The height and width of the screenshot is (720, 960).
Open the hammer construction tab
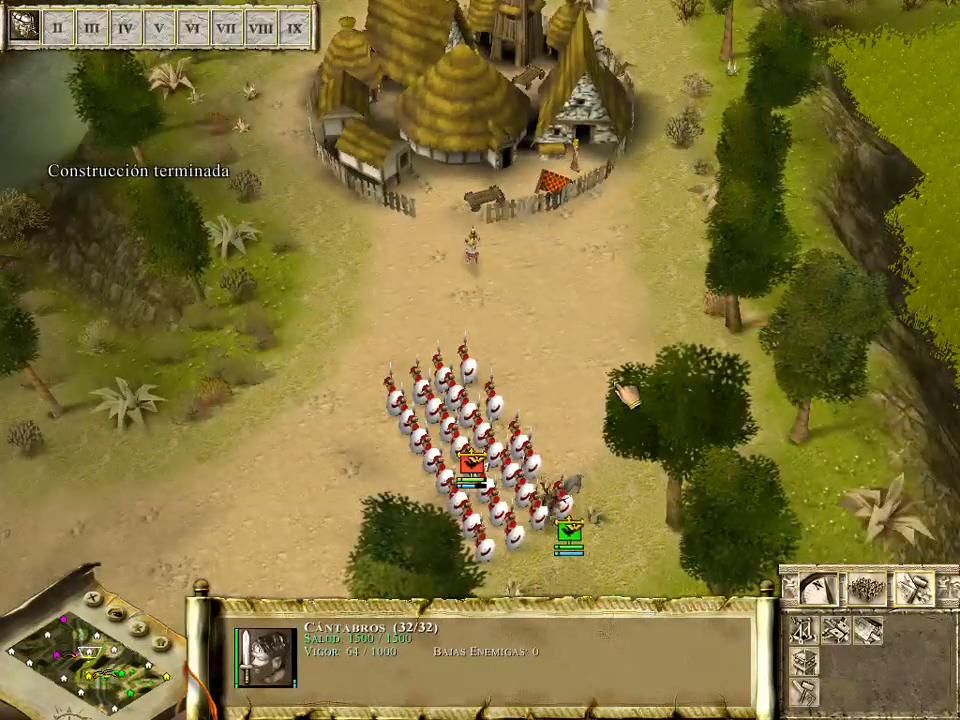tap(913, 589)
